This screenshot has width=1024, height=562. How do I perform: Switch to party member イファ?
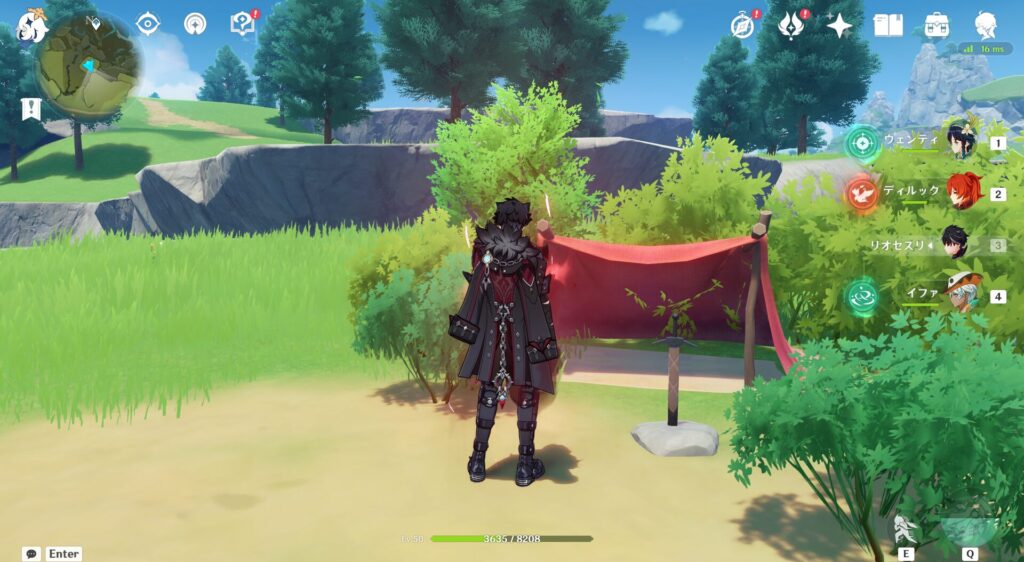962,295
